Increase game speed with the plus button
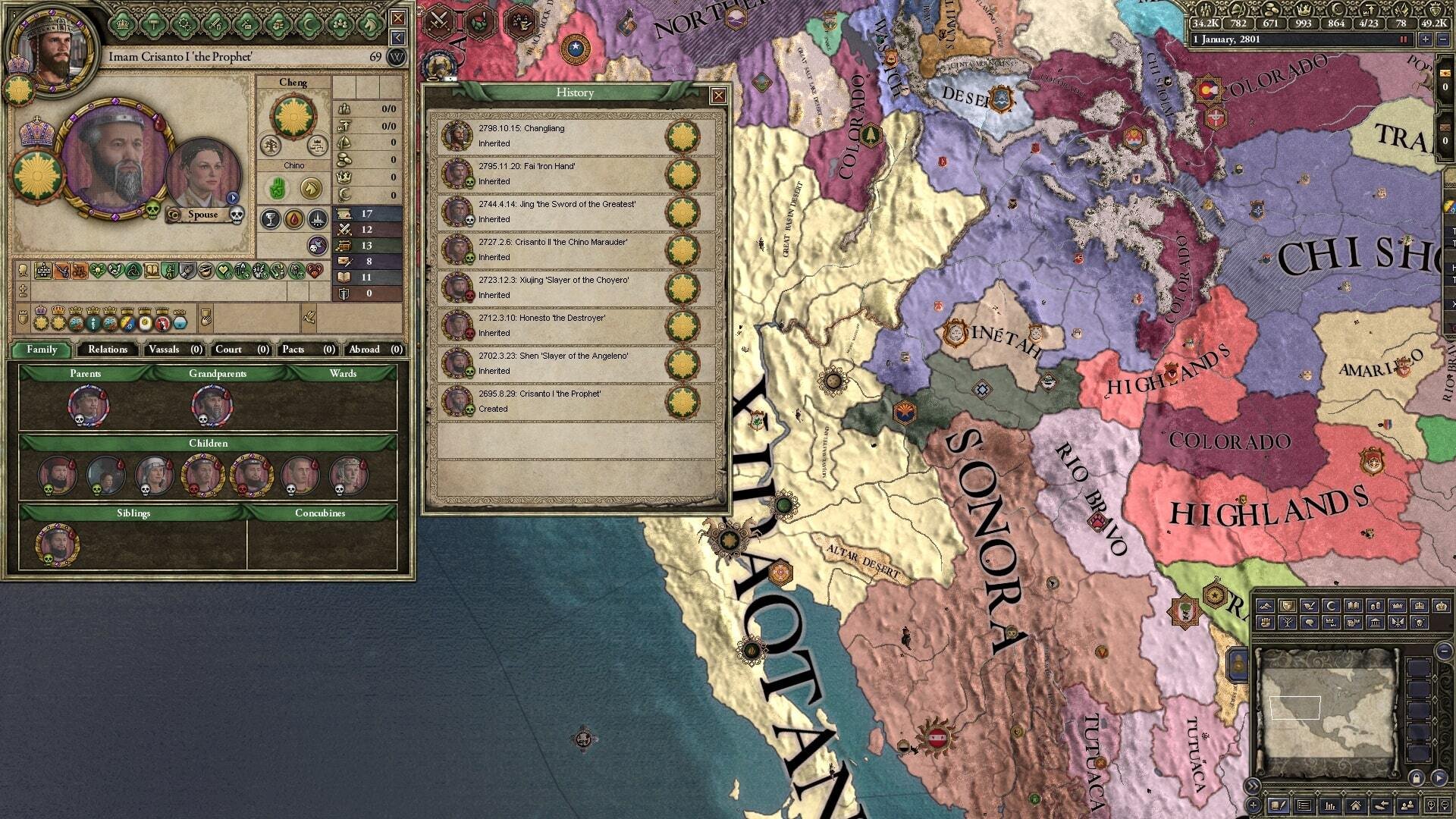1456x819 pixels. pyautogui.click(x=1426, y=39)
